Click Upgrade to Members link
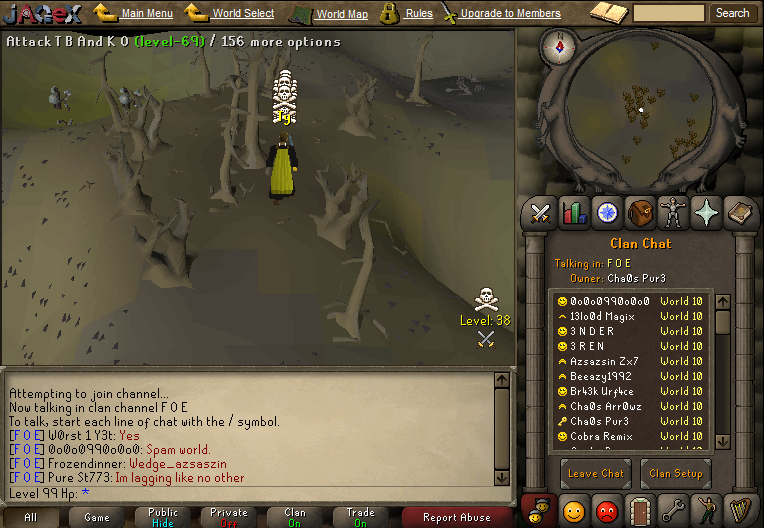The height and width of the screenshot is (528, 764). [x=510, y=14]
